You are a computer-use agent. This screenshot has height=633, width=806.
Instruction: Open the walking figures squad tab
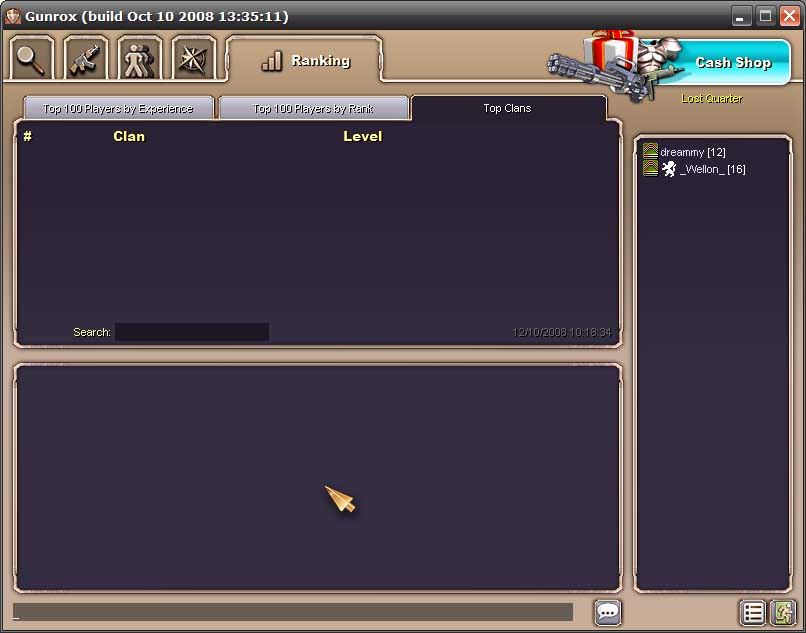pos(139,58)
